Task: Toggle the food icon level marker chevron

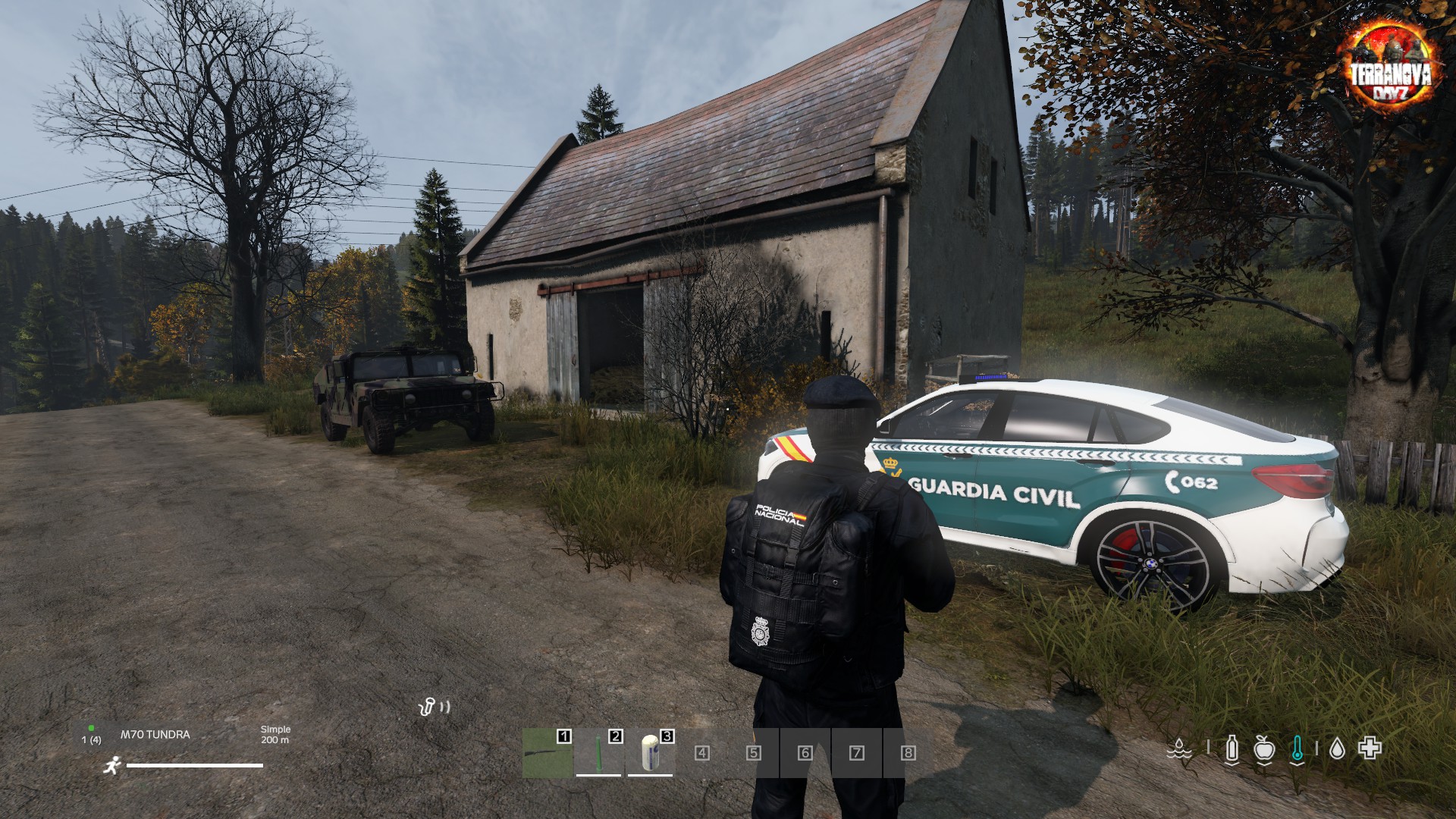Action: [x=1265, y=764]
